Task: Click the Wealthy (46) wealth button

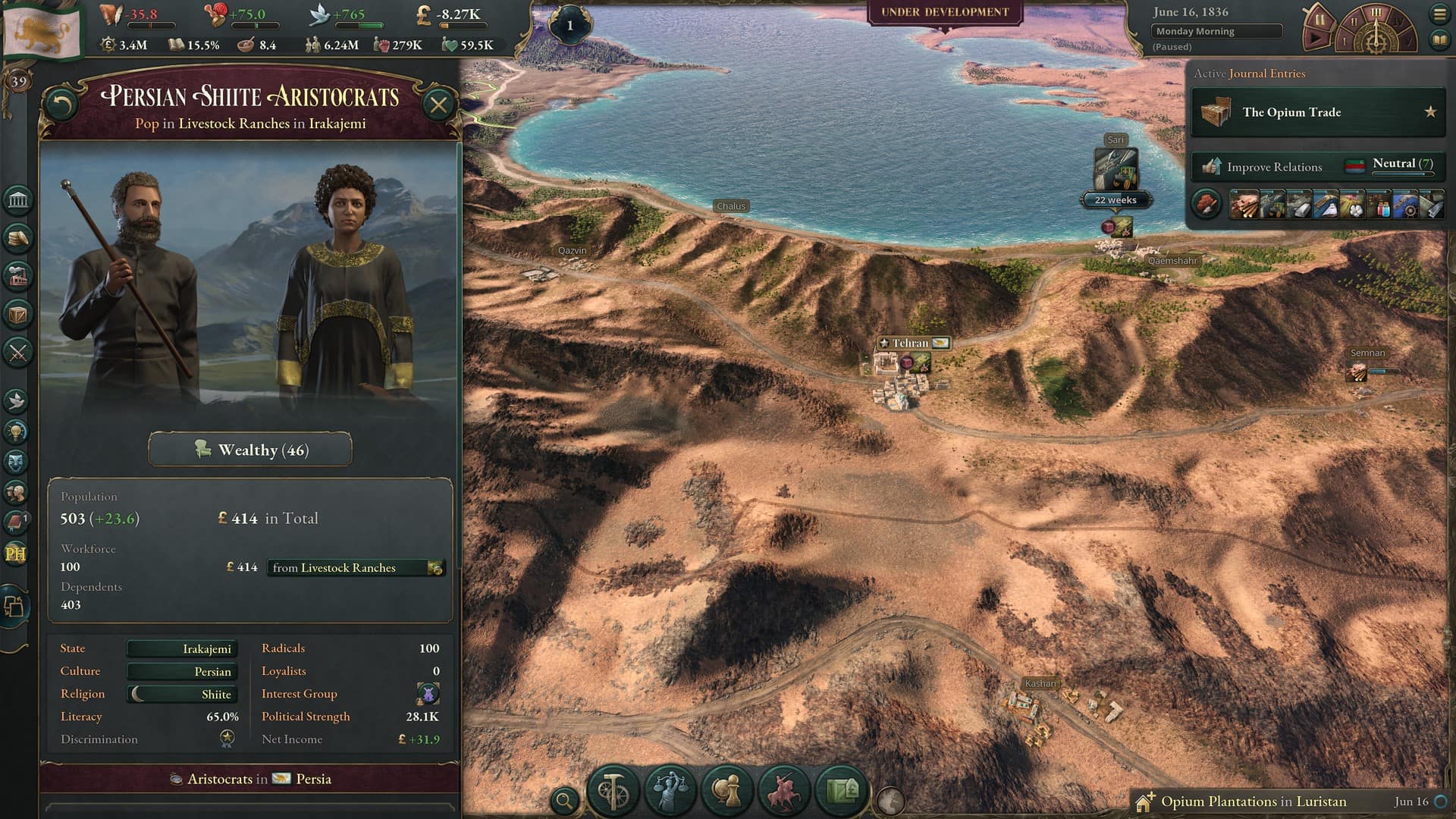Action: pos(250,449)
